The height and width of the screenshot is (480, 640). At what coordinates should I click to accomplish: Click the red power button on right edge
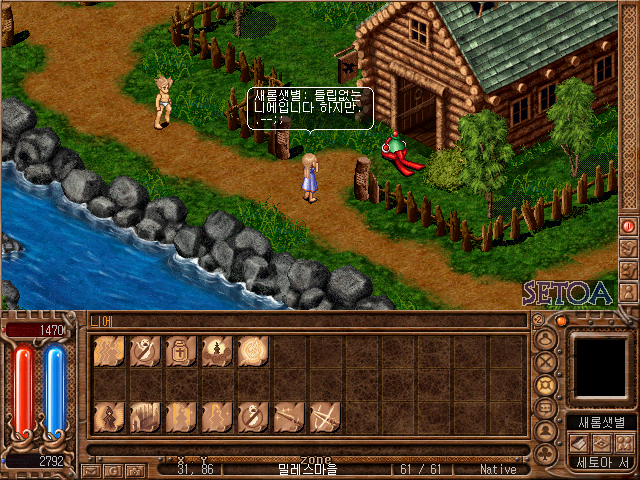[x=629, y=226]
